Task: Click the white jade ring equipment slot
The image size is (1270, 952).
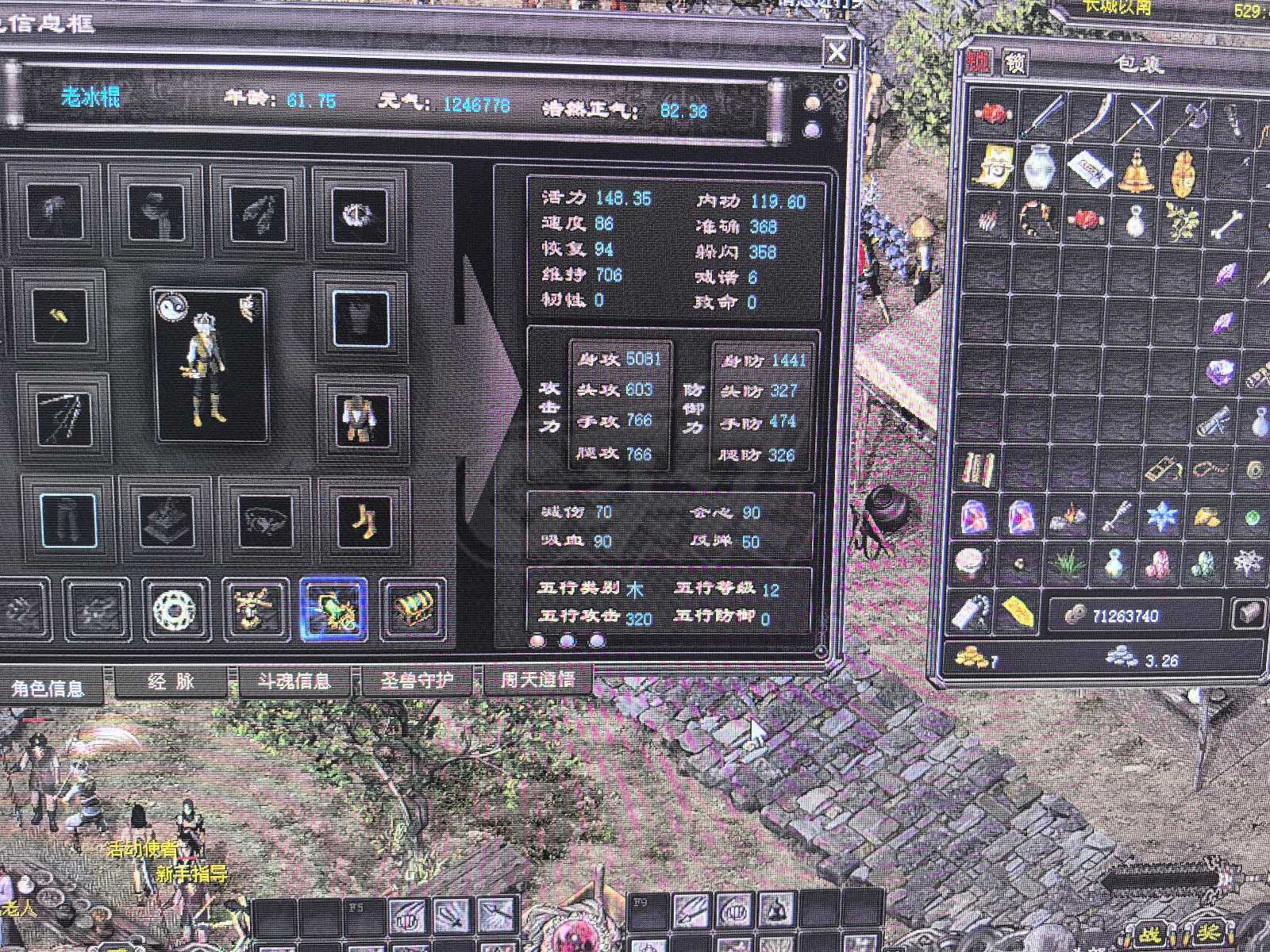Action: click(x=175, y=610)
